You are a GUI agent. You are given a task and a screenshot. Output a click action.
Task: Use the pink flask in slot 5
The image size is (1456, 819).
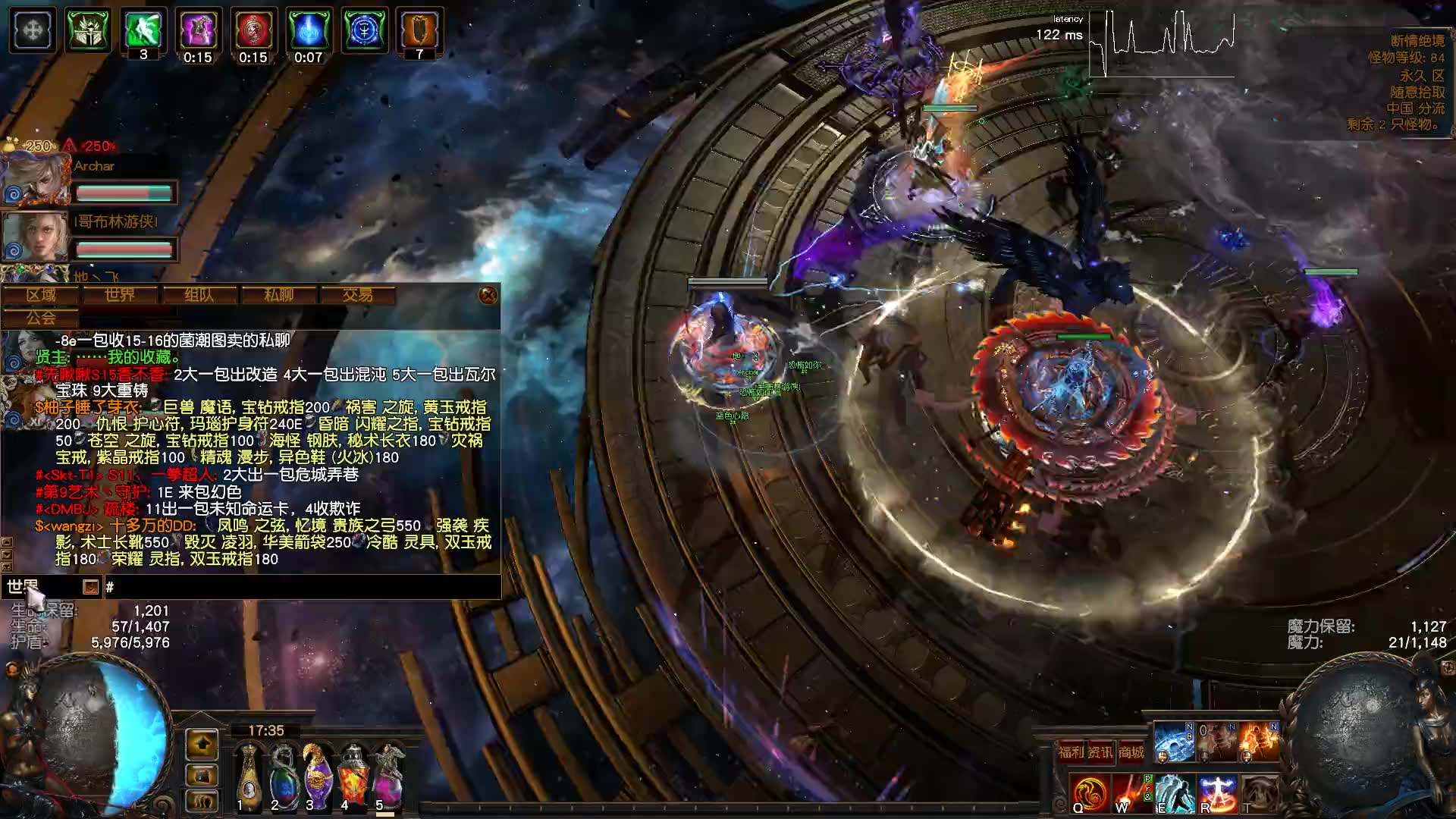[387, 775]
